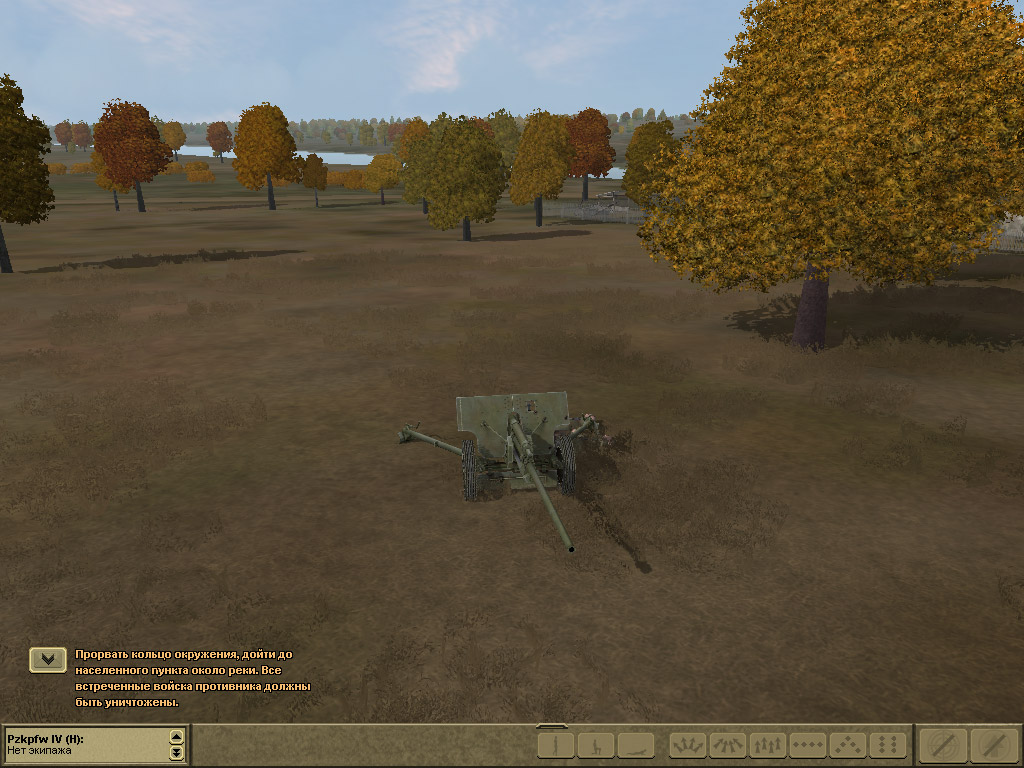Image resolution: width=1024 pixels, height=768 pixels.
Task: Toggle the crossed-out crosshair button
Action: click(944, 745)
